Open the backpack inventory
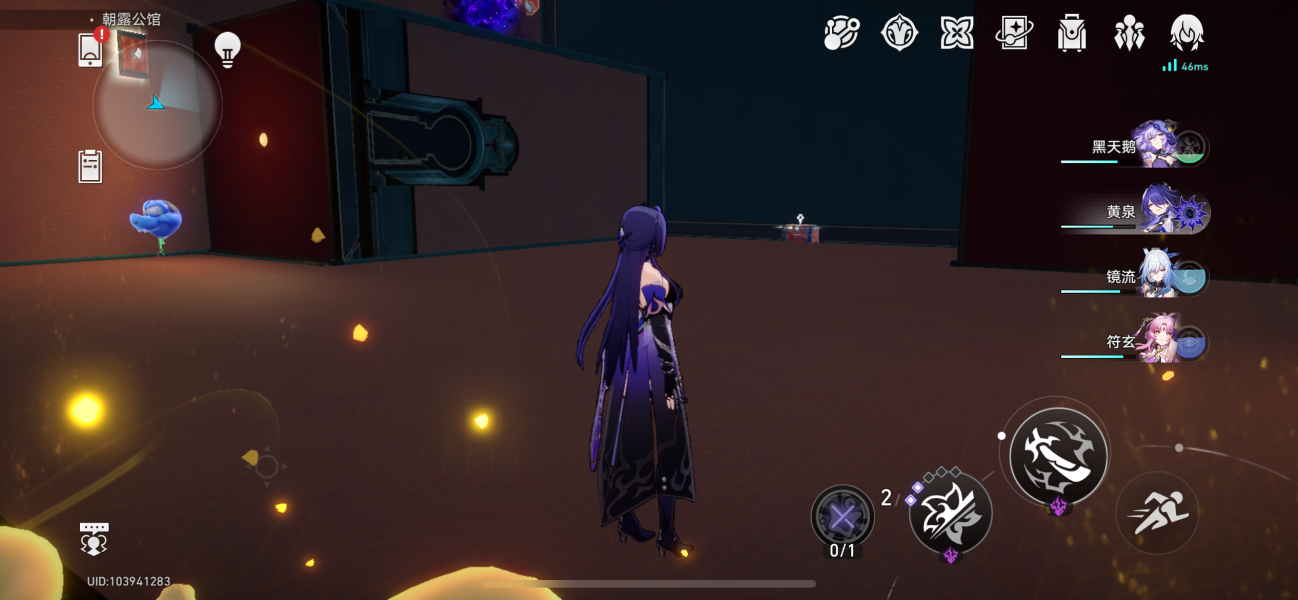This screenshot has height=600, width=1298. point(1072,33)
